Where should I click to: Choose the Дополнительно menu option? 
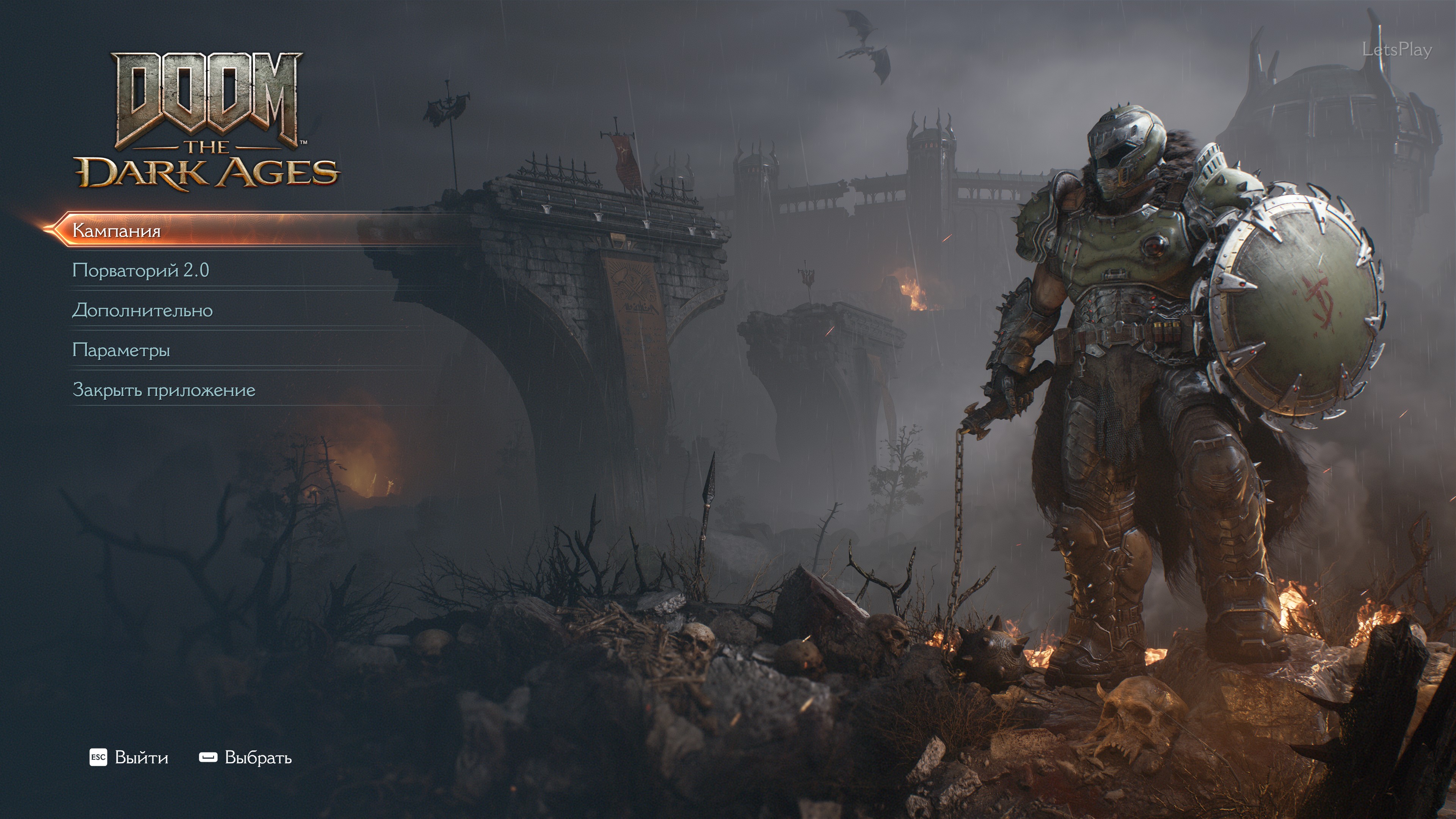[x=143, y=310]
